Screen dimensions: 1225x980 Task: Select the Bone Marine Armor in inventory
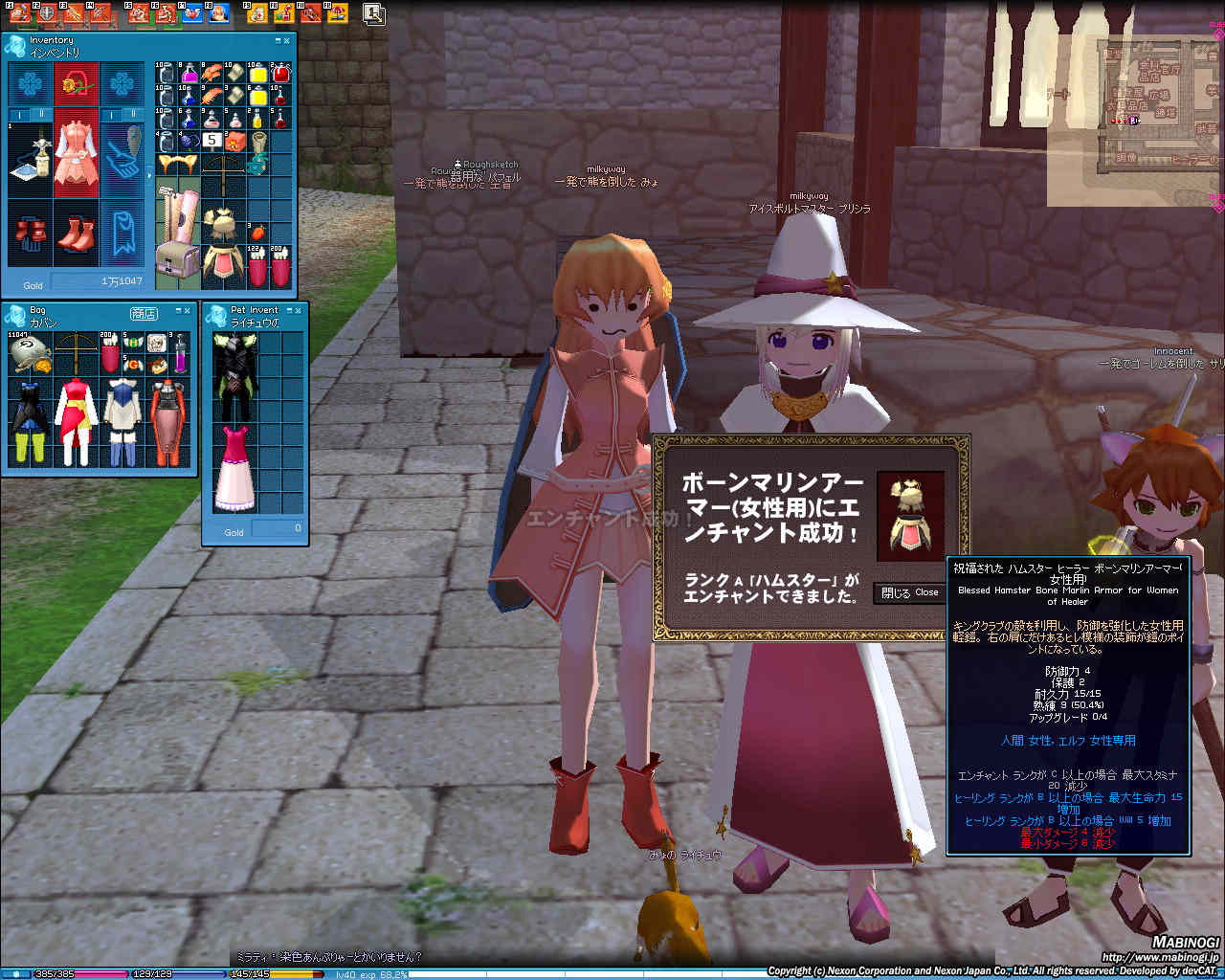coord(222,244)
